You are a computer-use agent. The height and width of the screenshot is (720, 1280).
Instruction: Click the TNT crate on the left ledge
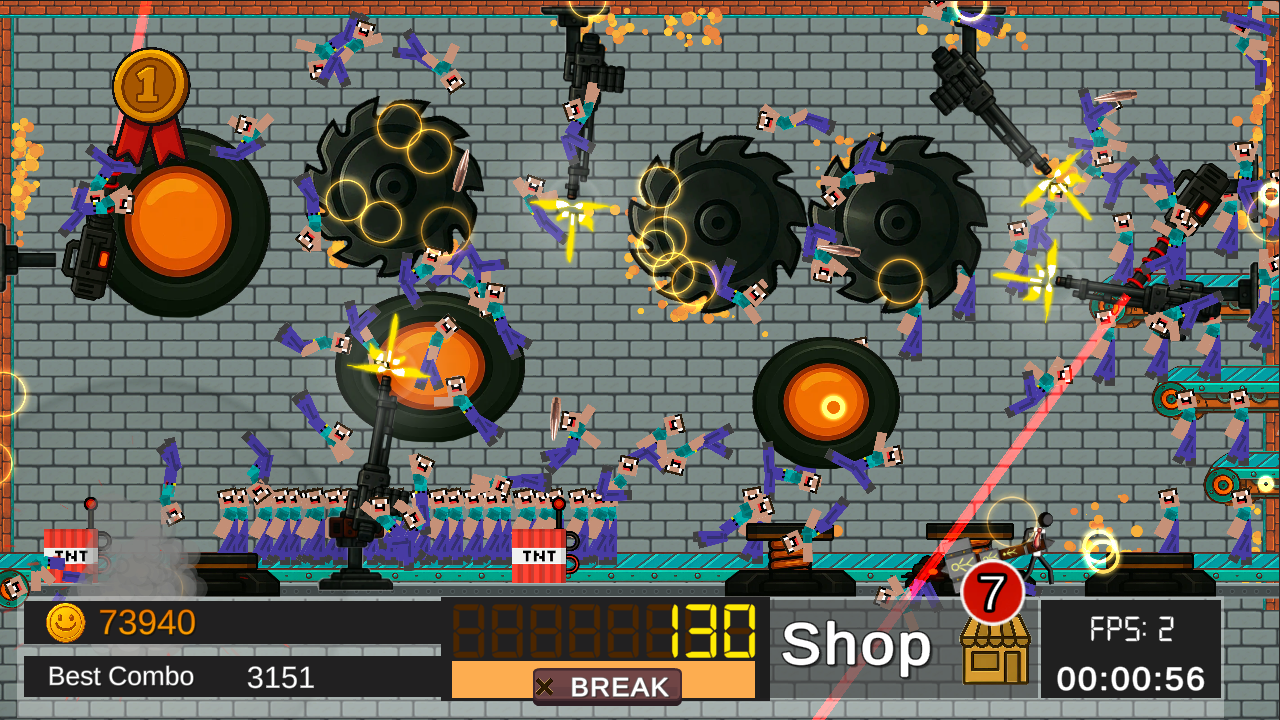(70, 557)
